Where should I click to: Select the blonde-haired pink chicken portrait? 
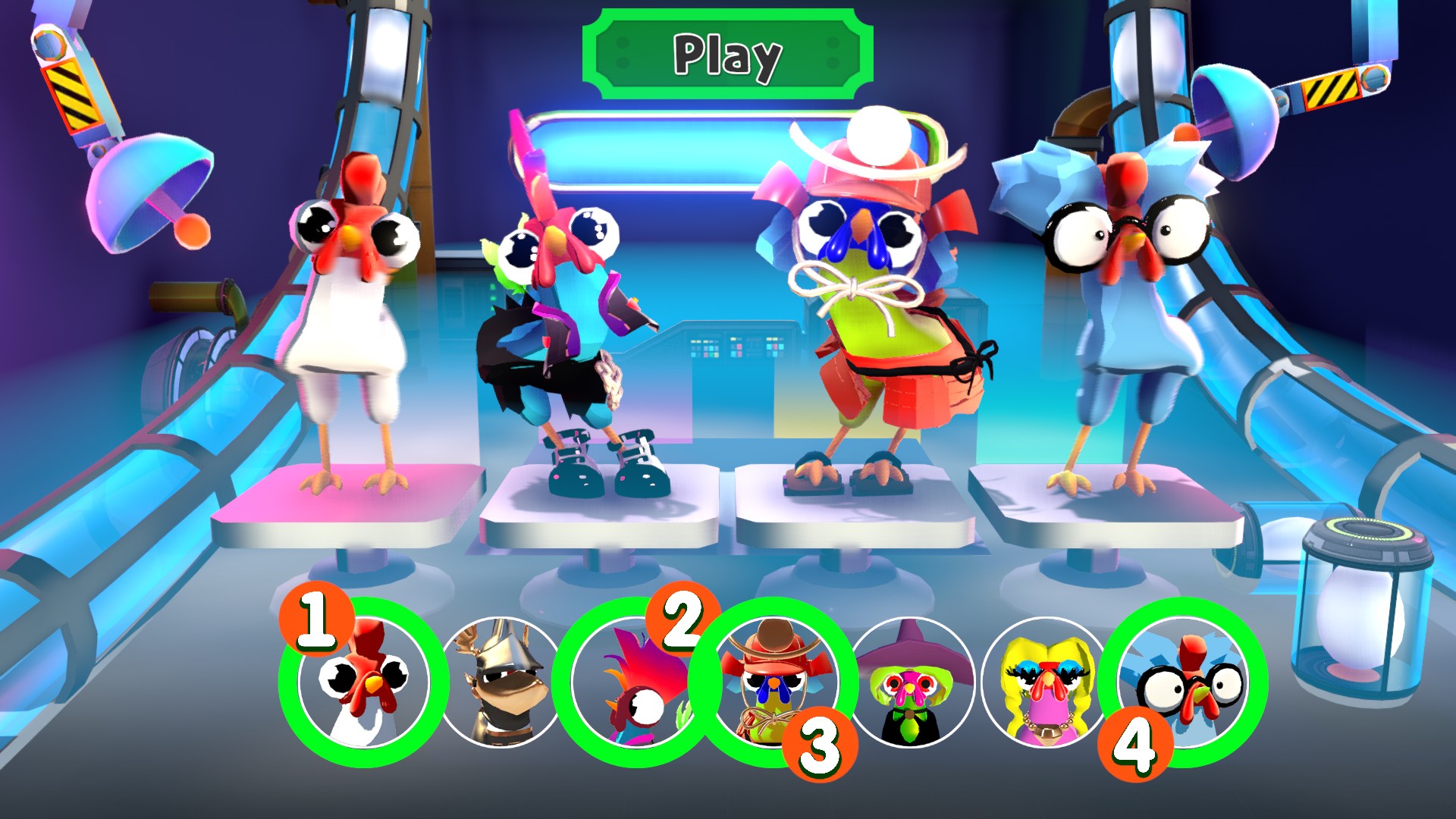[x=1046, y=682]
